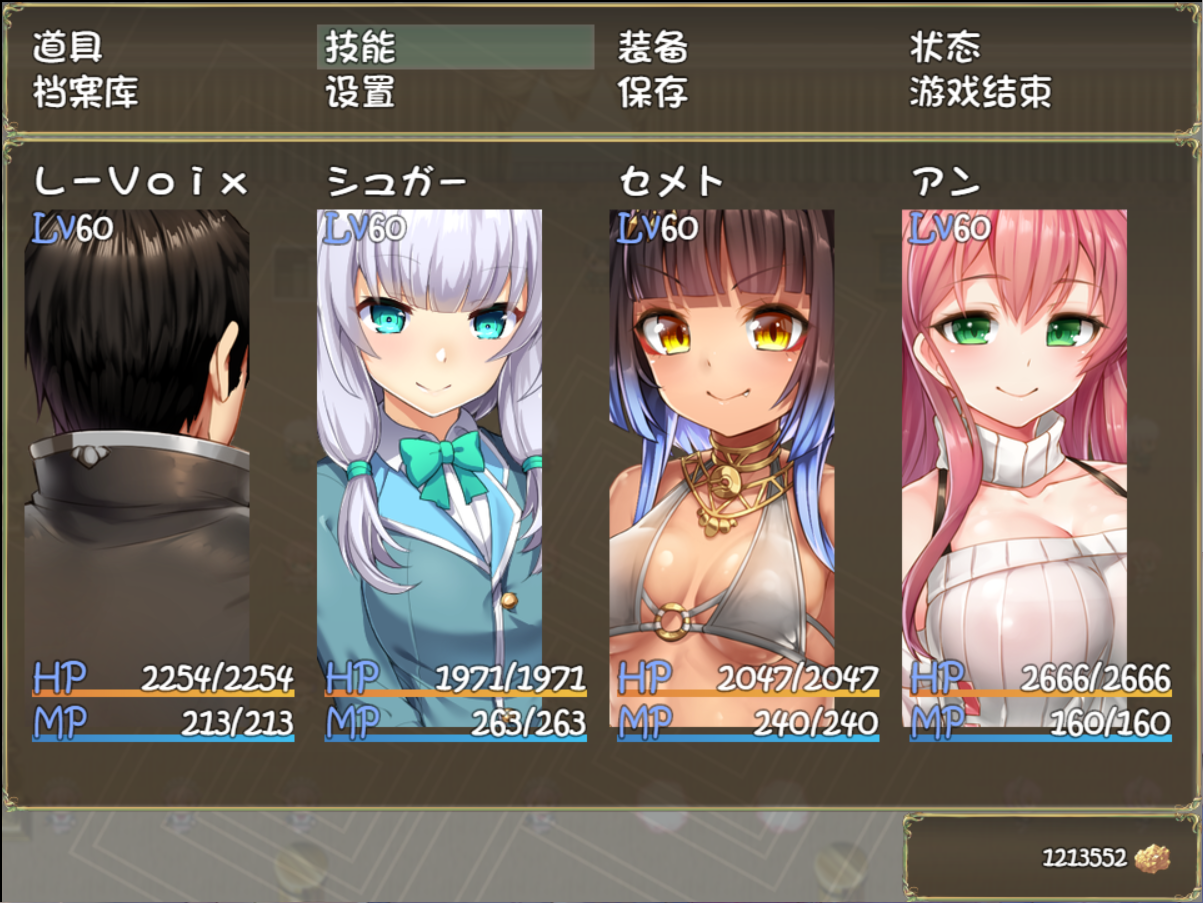Image resolution: width=1203 pixels, height=903 pixels.
Task: Open the 装备 (Equipment) menu
Action: (x=653, y=47)
